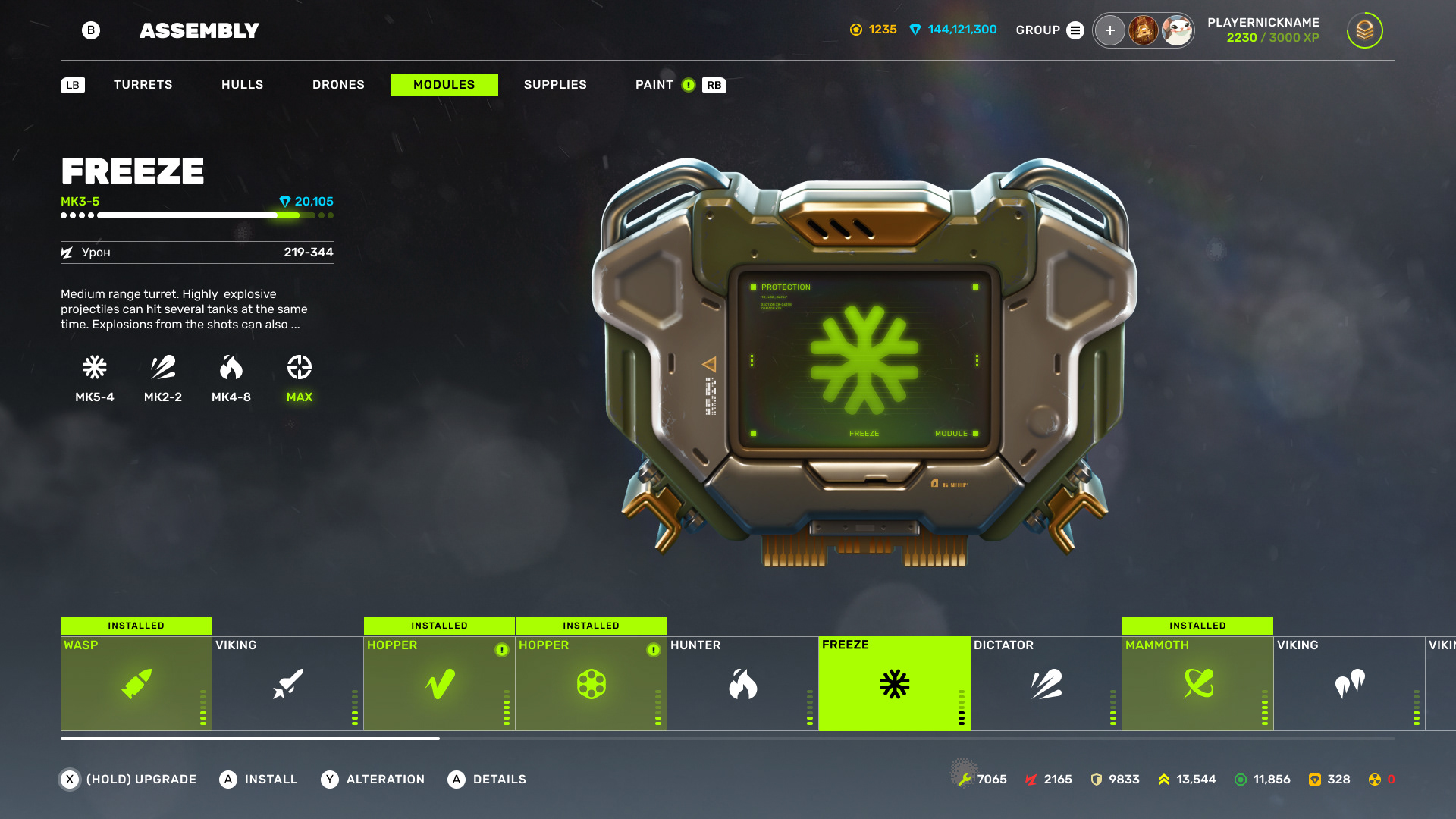
Task: Select the Wasp module card
Action: (136, 683)
